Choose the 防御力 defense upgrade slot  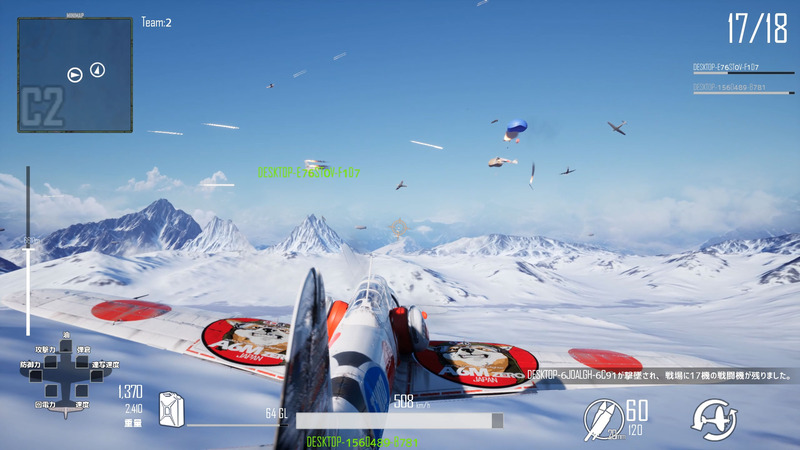38,378
